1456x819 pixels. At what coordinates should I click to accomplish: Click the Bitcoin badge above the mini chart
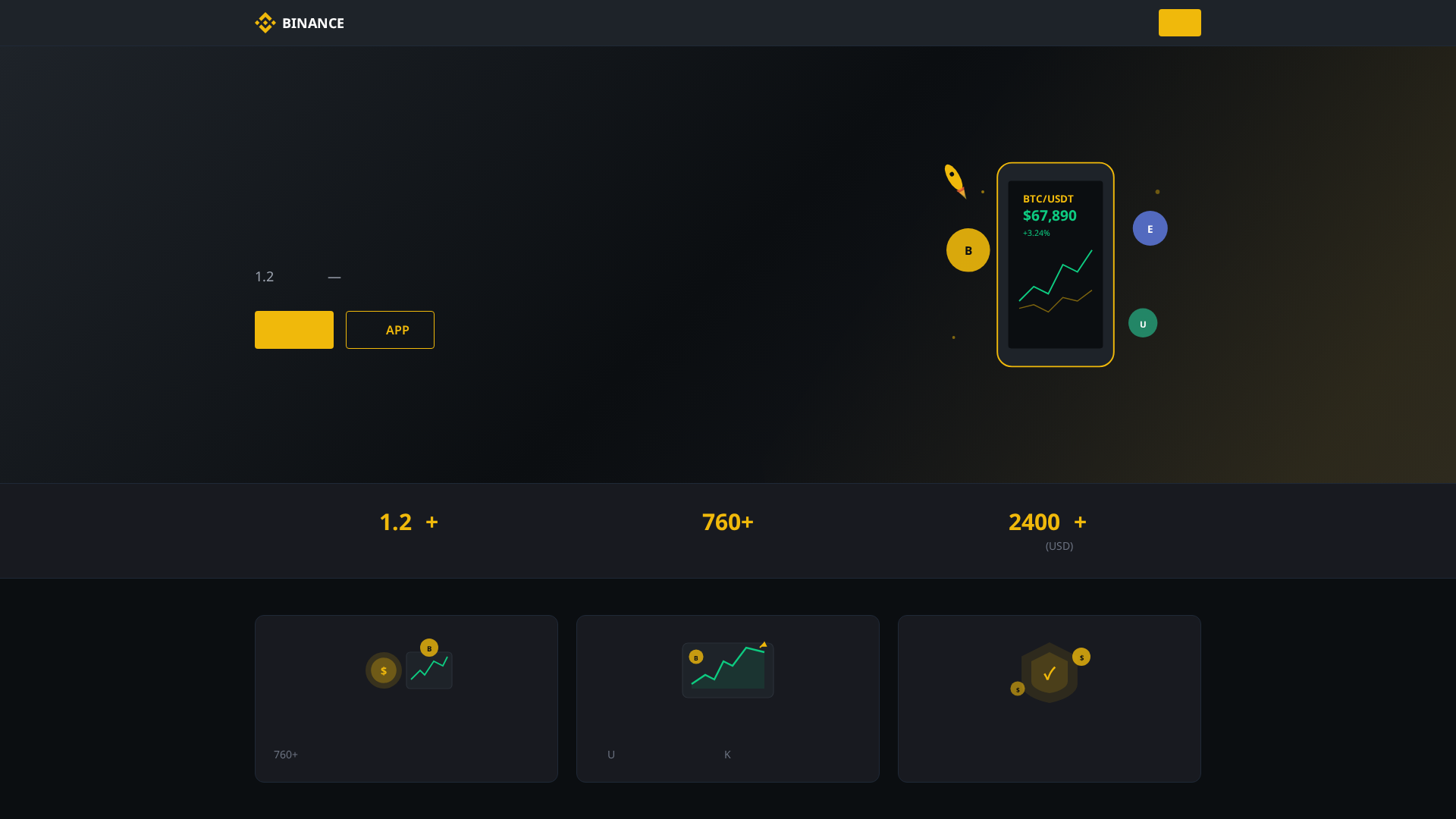tap(429, 648)
